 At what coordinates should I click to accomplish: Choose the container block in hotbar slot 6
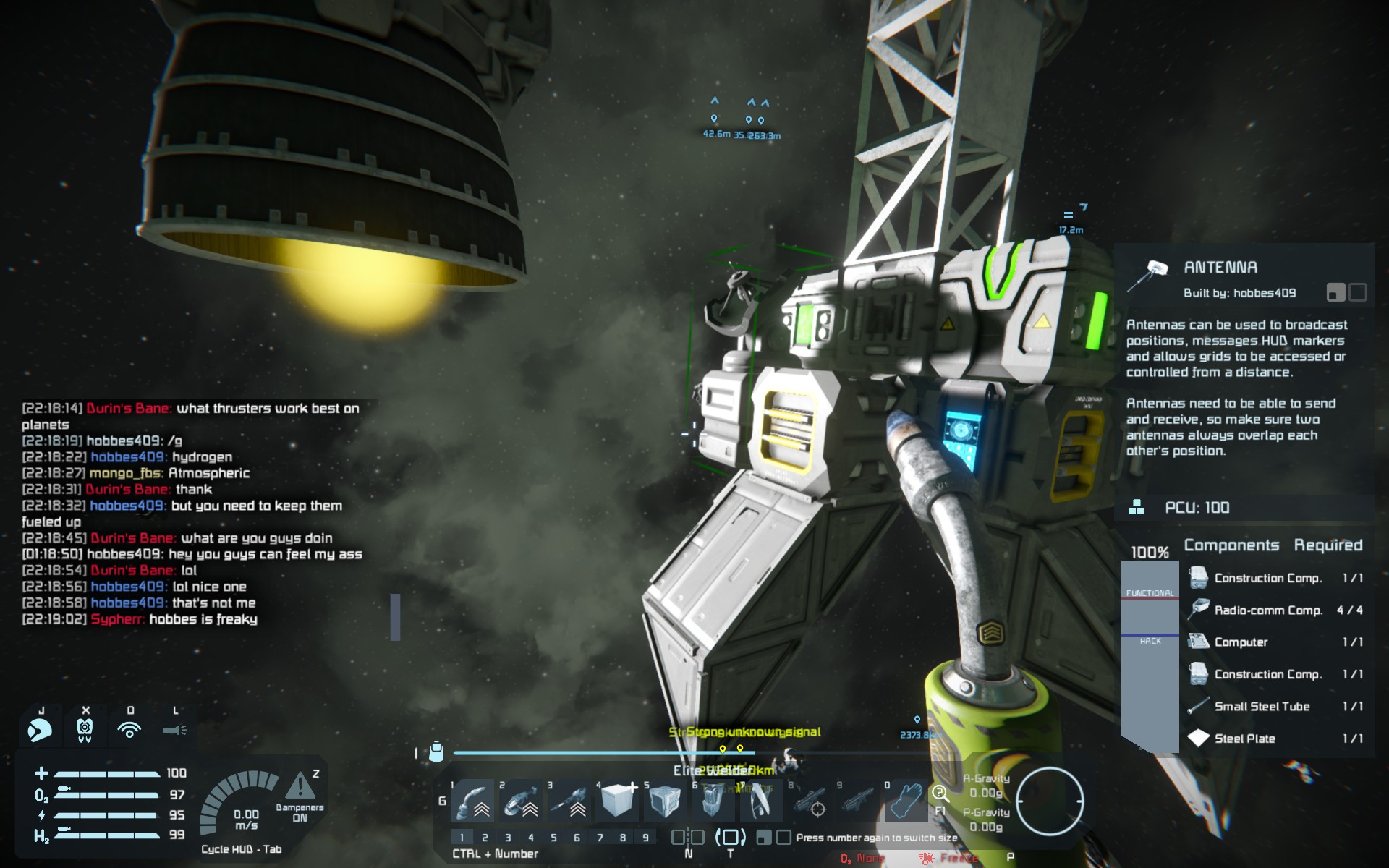tap(713, 802)
